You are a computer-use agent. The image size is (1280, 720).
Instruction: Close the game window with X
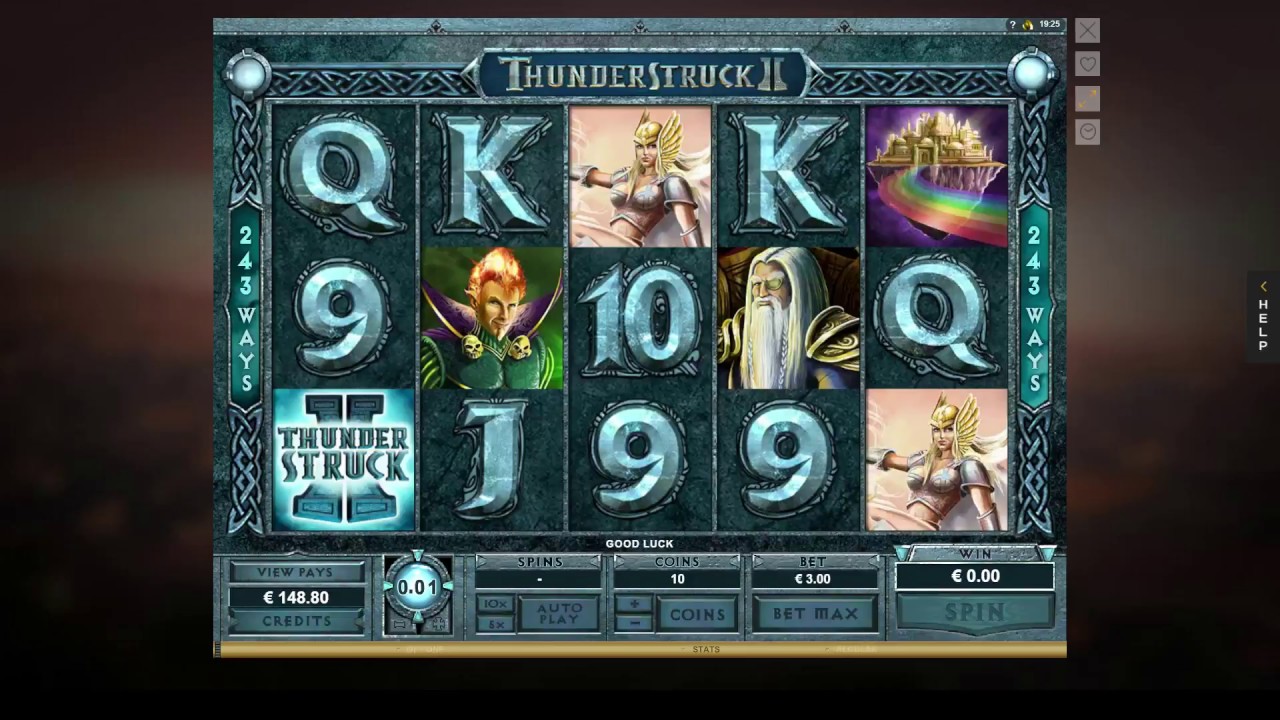pos(1087,30)
